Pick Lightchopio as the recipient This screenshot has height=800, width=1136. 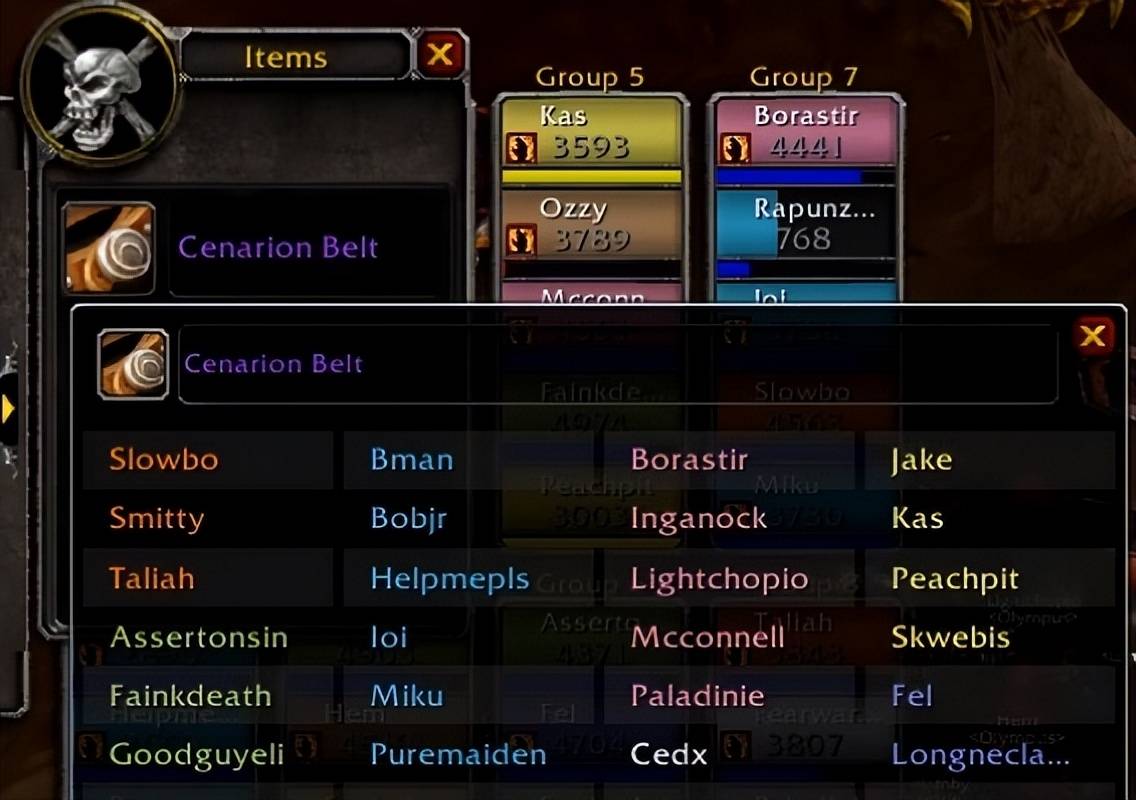pyautogui.click(x=719, y=578)
